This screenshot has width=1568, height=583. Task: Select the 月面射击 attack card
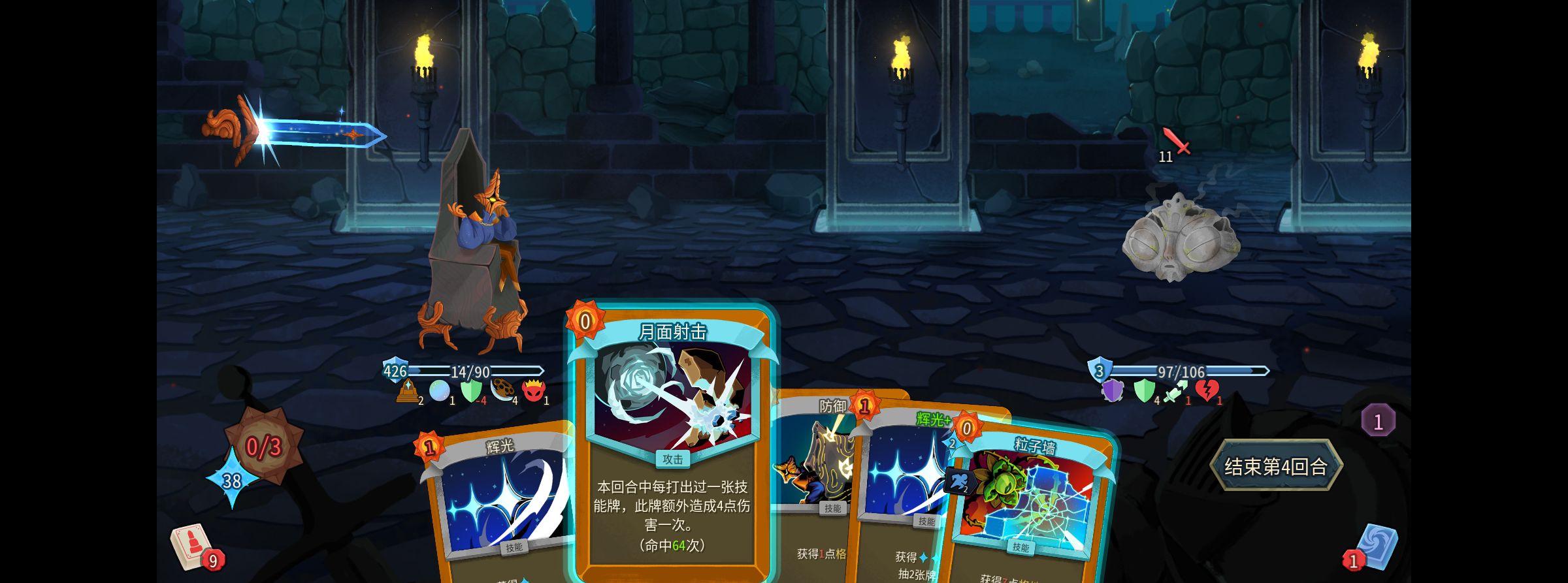(x=672, y=444)
